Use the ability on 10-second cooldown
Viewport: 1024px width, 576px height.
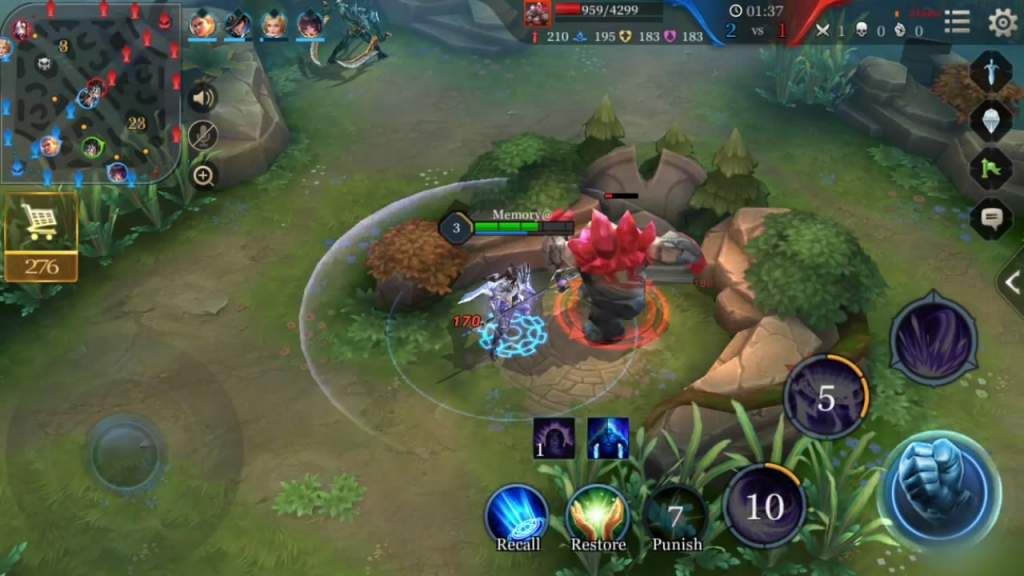point(764,506)
